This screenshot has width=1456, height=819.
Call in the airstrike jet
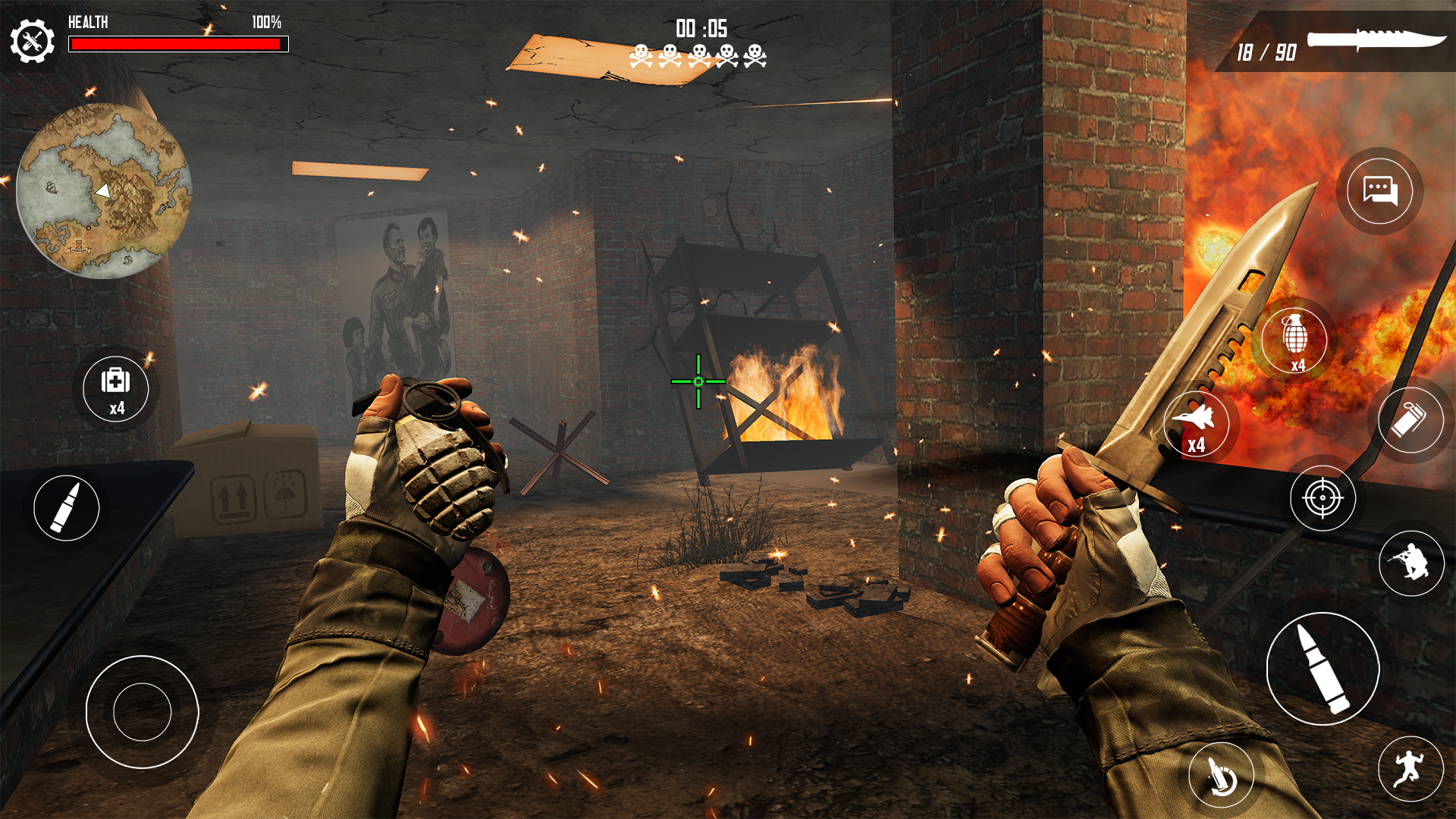pos(1198,425)
